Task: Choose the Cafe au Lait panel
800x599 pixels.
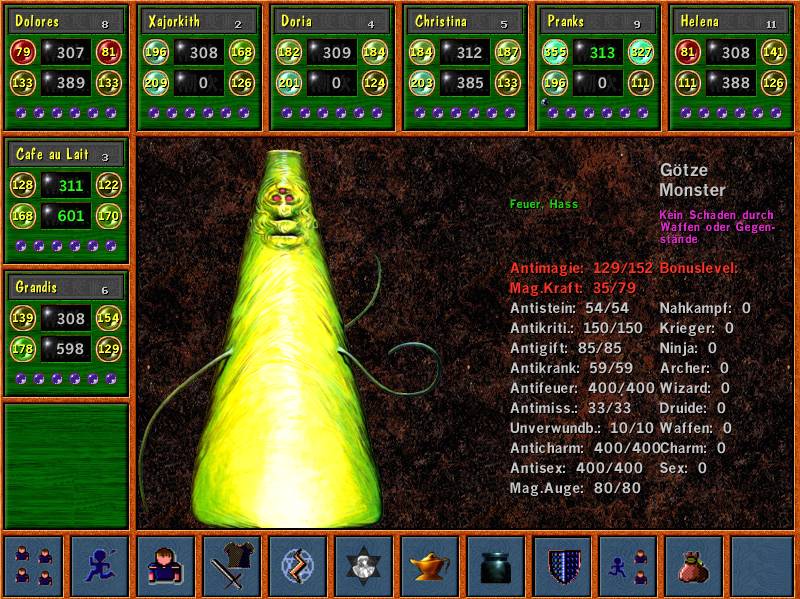Action: click(x=66, y=200)
